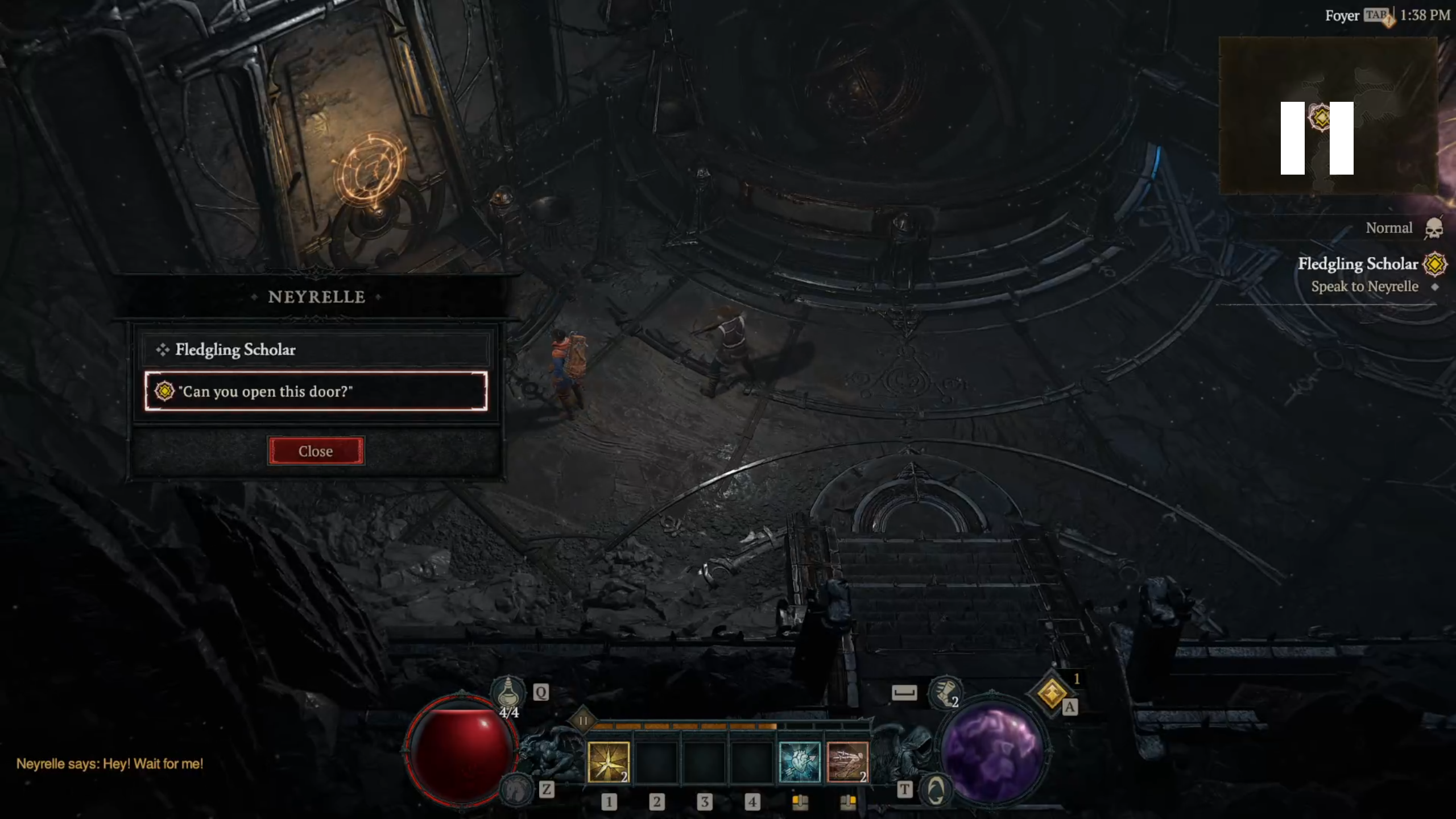Click the pause bars overlay on the minimap
This screenshot has width=1456, height=819.
click(1317, 138)
